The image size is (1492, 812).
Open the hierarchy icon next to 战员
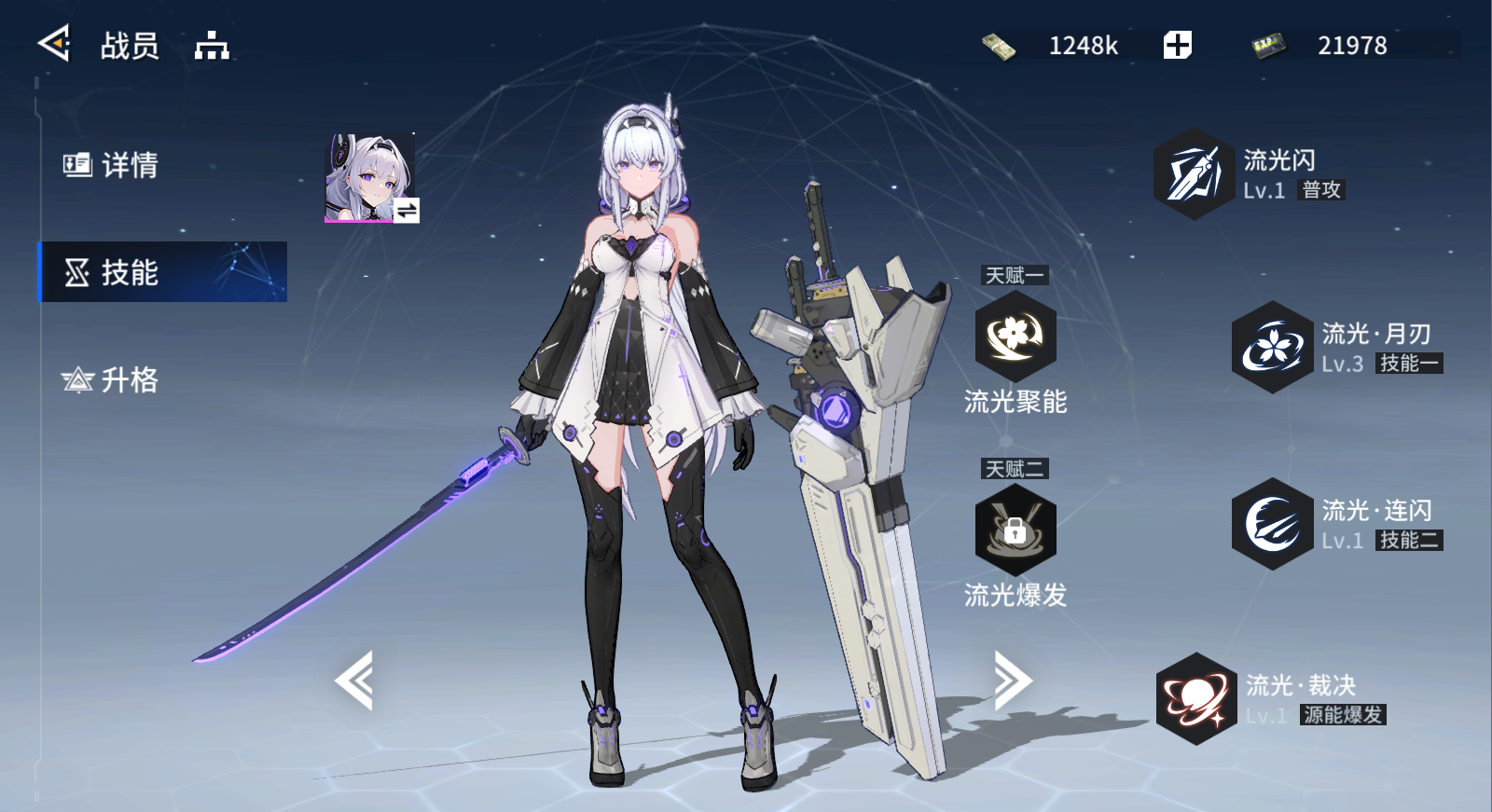(212, 45)
